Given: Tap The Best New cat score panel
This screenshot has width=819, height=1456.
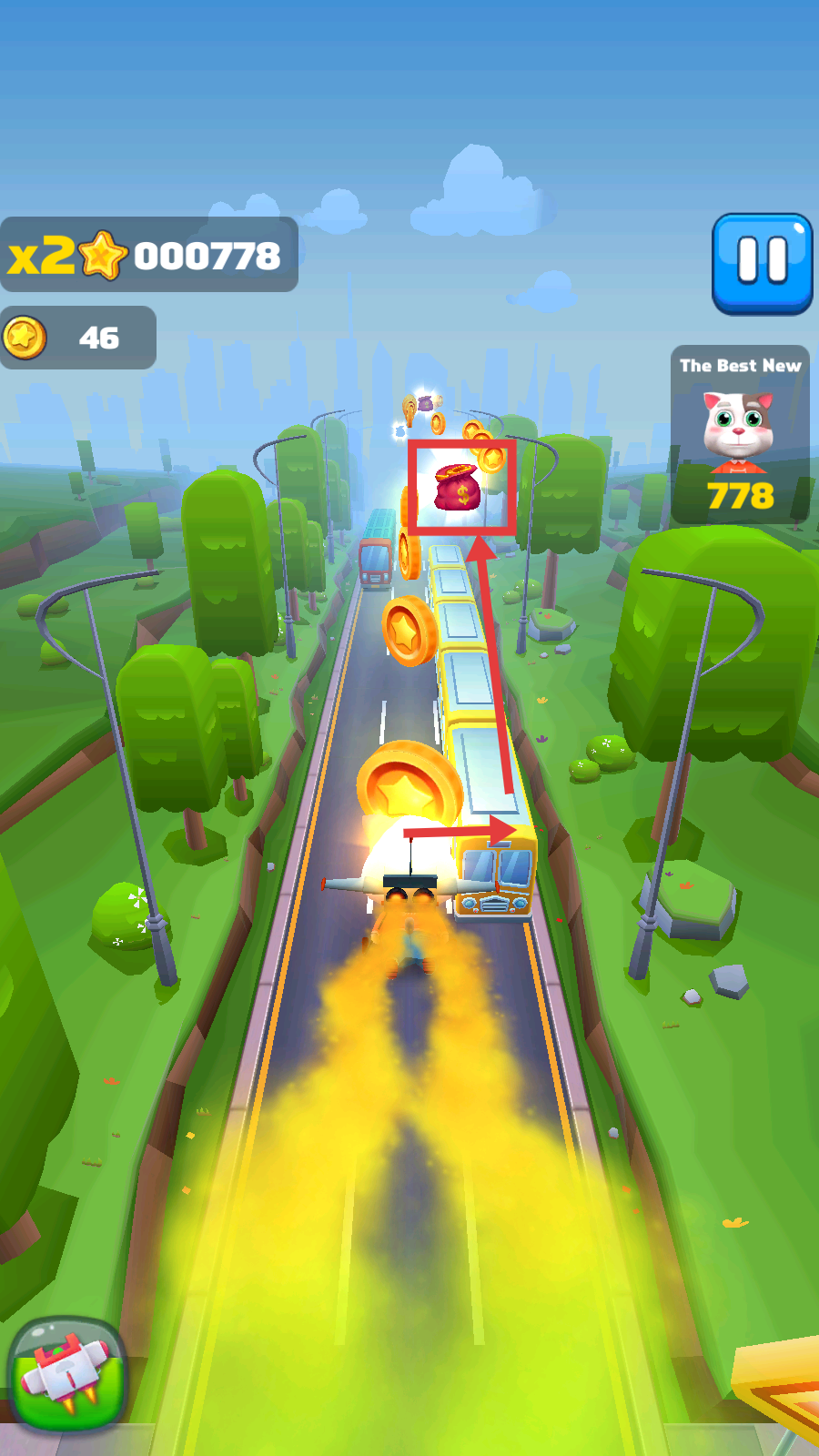Looking at the screenshot, I should pos(740,435).
